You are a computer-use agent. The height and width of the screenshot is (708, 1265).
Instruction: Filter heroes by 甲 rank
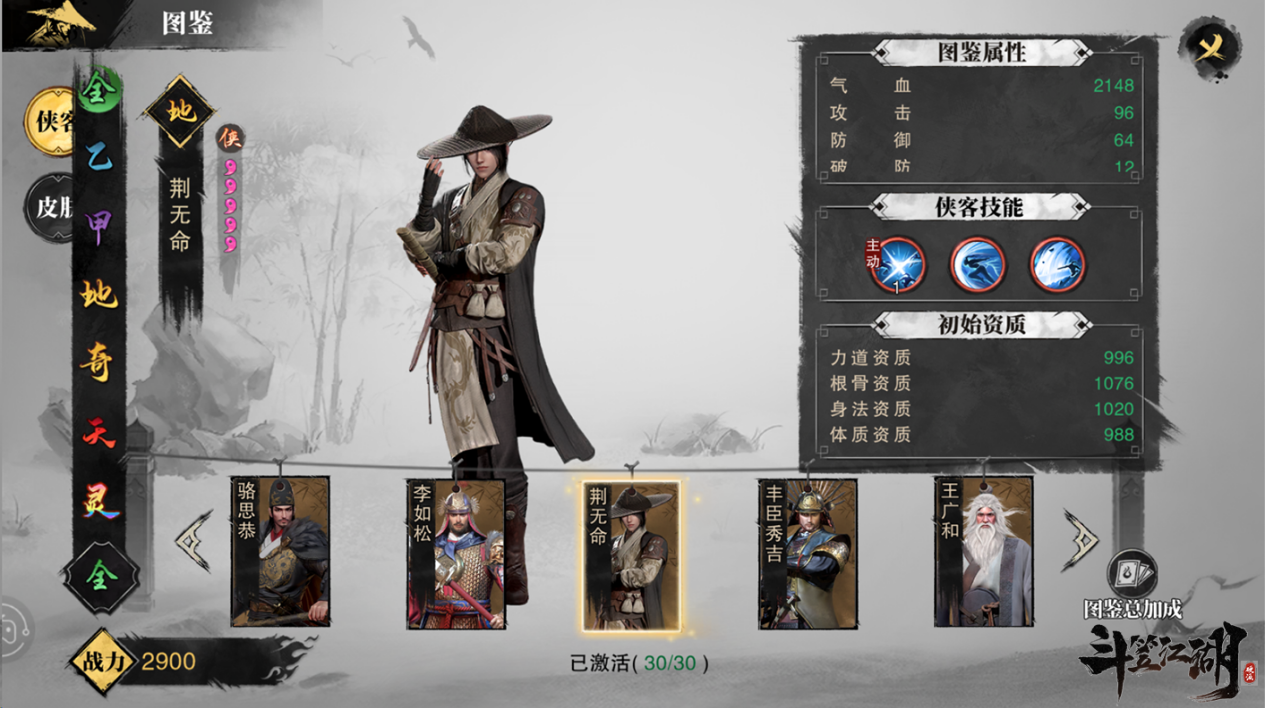click(x=98, y=224)
